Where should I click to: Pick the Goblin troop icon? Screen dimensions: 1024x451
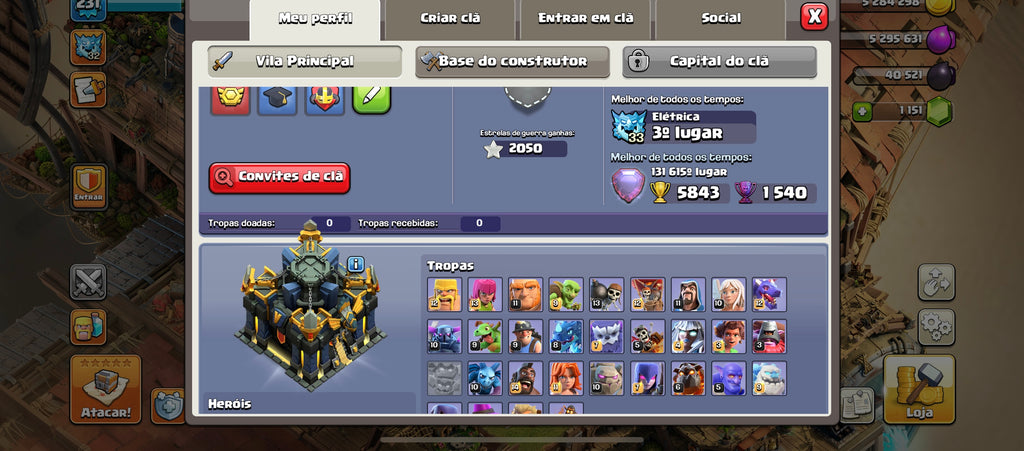click(x=566, y=294)
